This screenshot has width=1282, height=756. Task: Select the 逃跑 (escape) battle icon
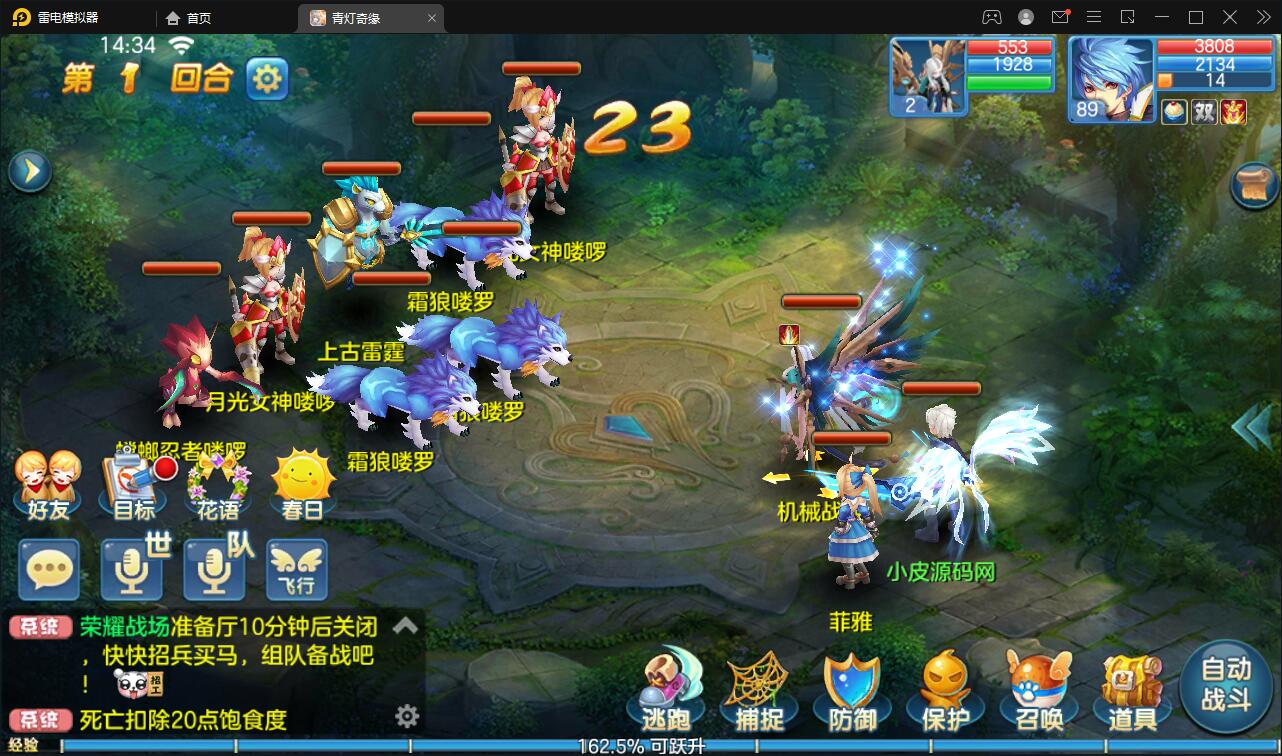click(667, 688)
